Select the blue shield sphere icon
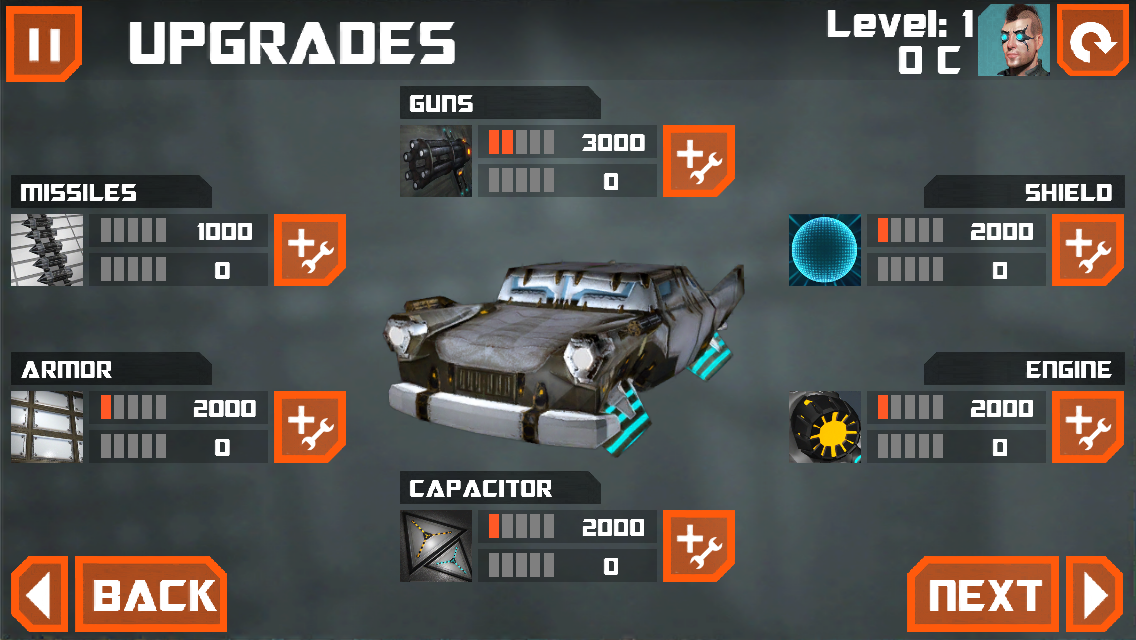This screenshot has width=1136, height=640. click(825, 249)
